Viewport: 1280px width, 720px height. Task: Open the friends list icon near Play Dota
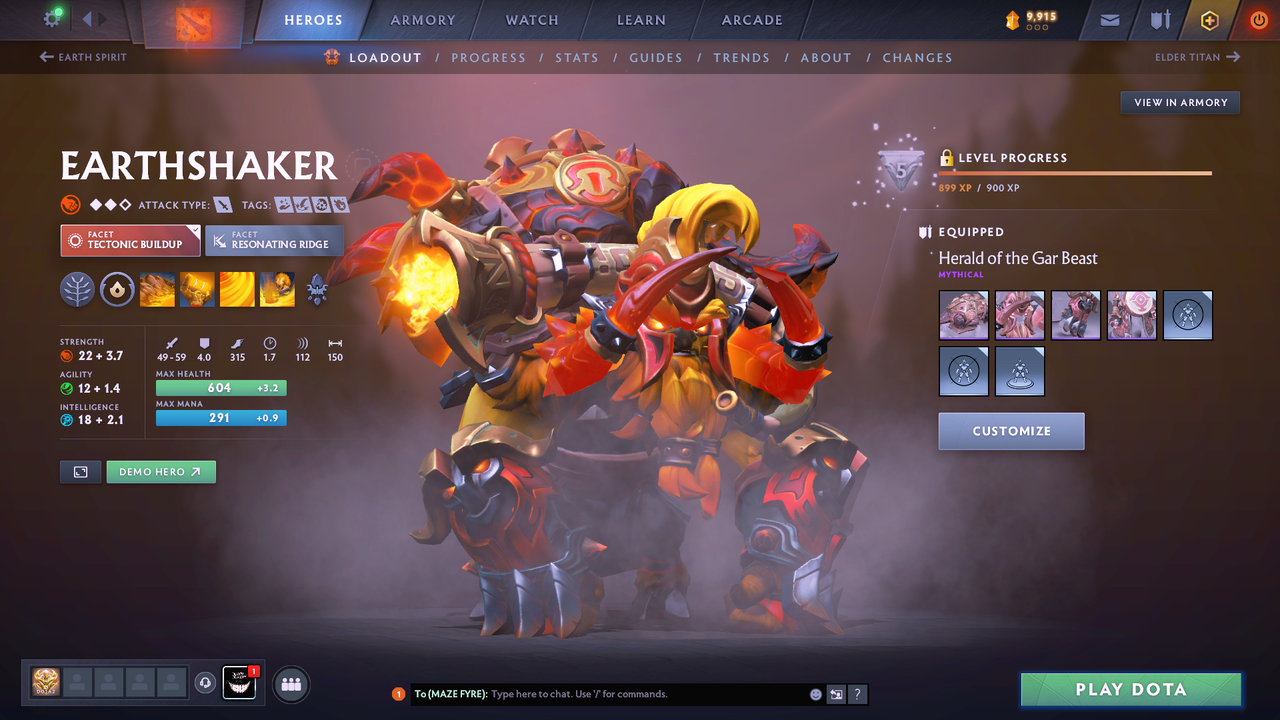289,684
